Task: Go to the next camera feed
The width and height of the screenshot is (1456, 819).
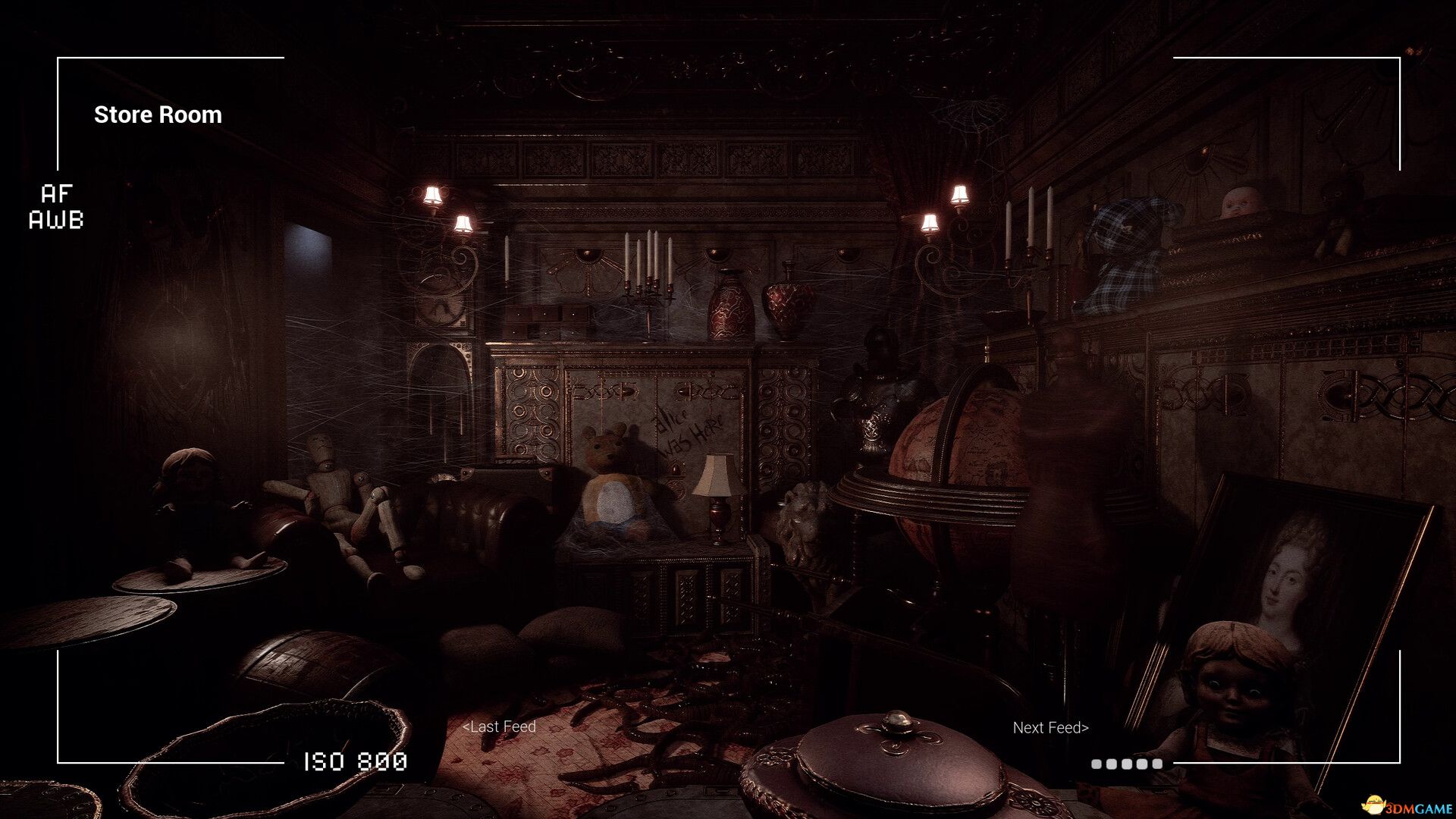Action: [1050, 728]
